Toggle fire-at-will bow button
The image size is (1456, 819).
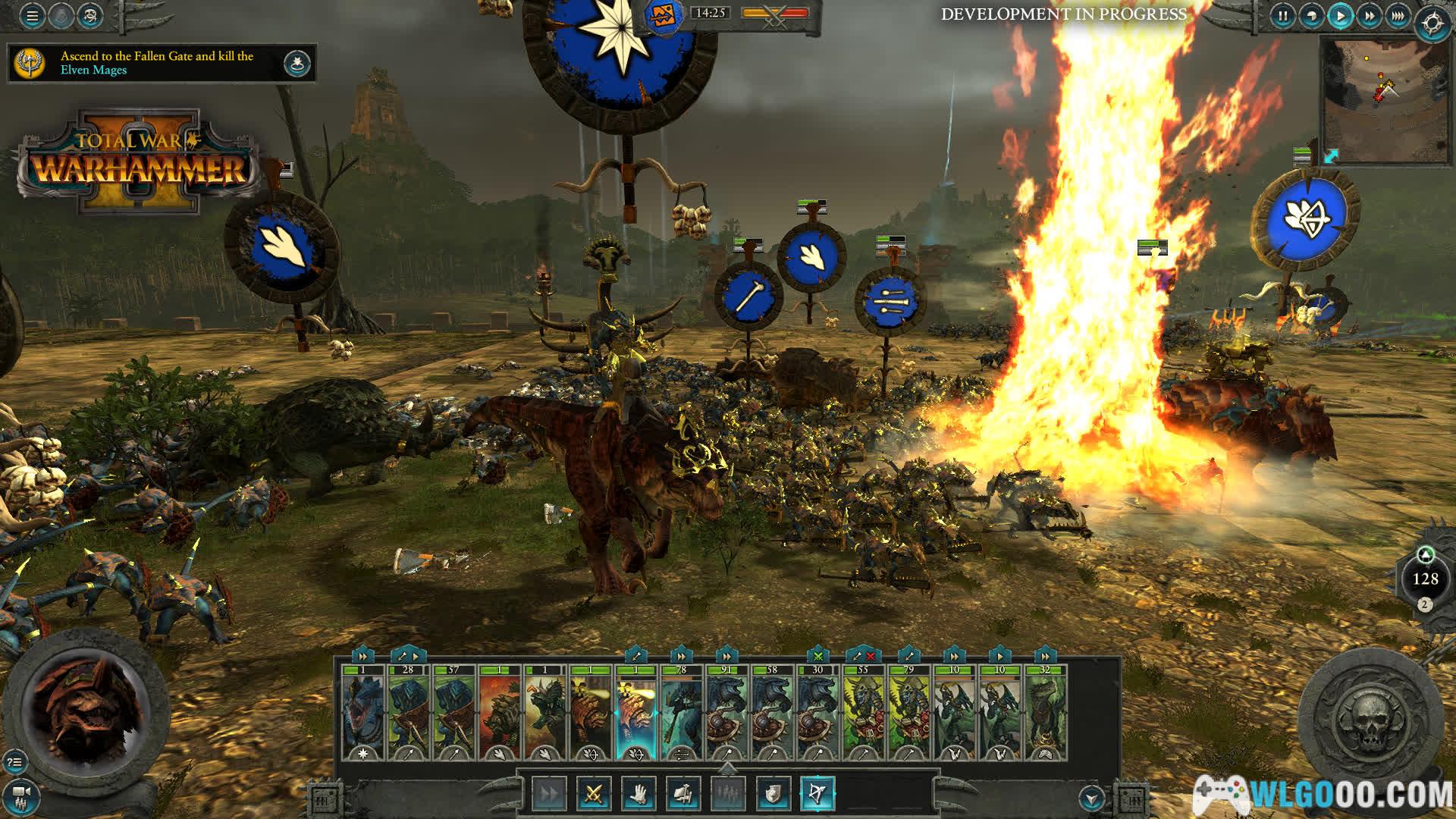click(817, 794)
